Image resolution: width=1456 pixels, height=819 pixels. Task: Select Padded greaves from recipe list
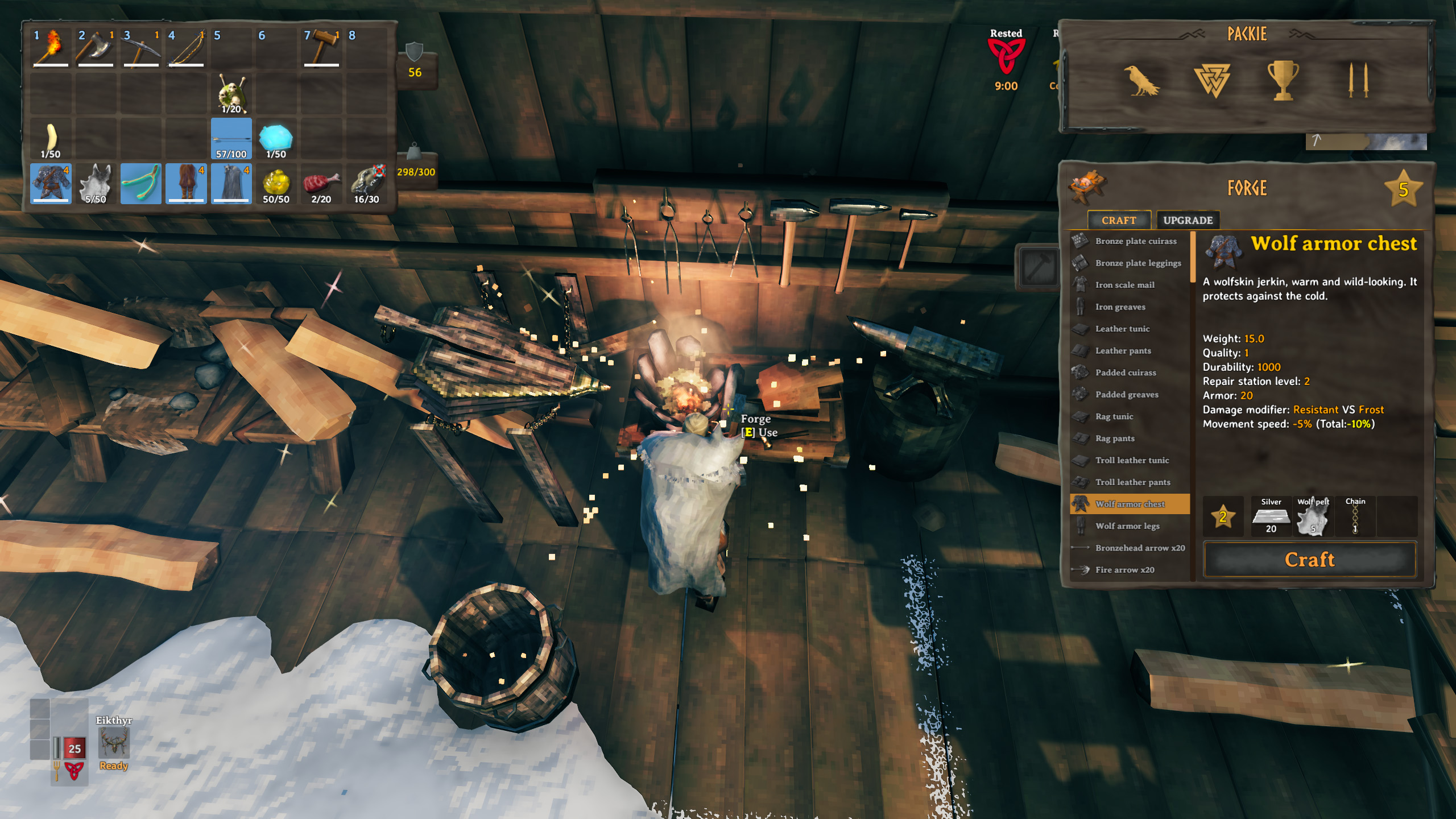[1126, 395]
